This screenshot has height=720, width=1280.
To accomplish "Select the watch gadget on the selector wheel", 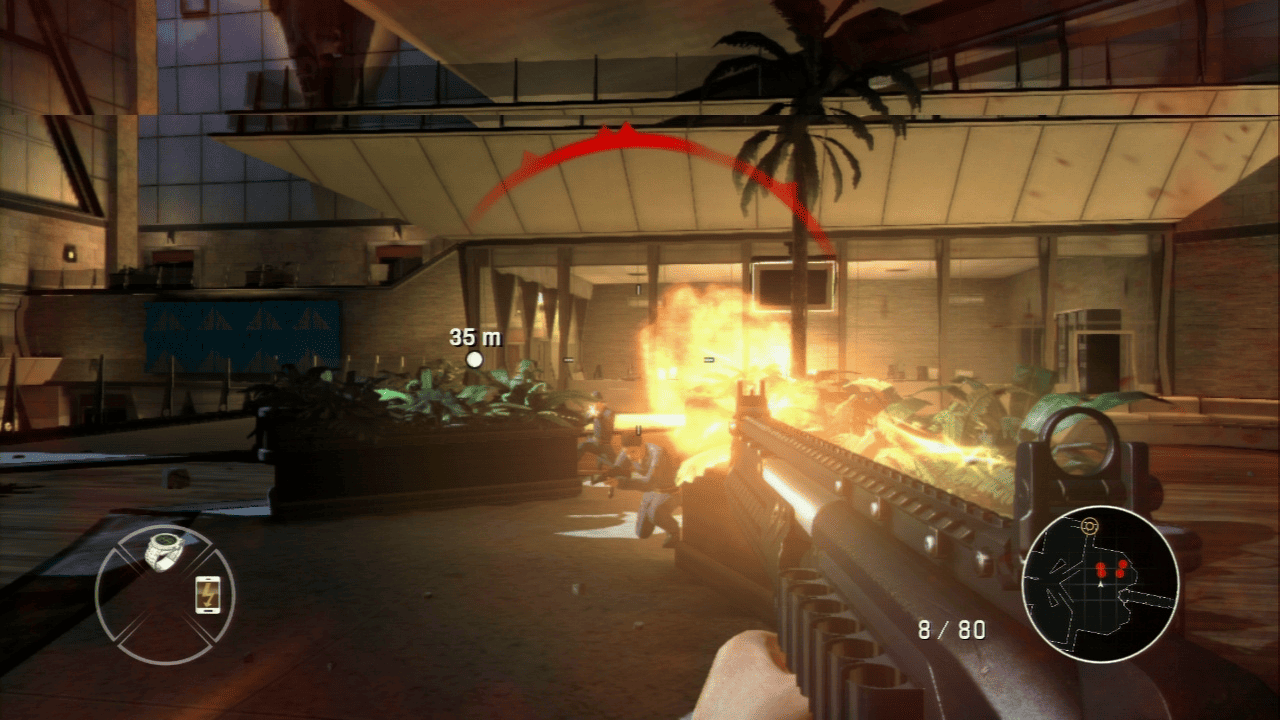I will tap(163, 550).
